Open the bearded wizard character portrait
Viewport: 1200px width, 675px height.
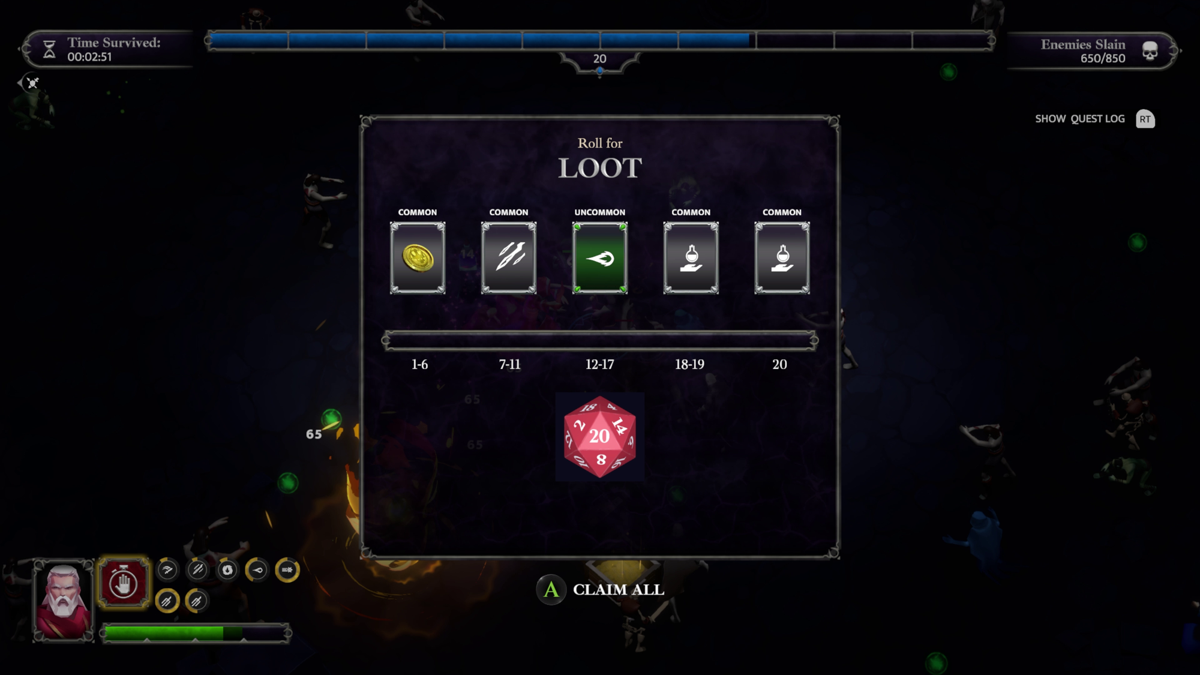64,598
